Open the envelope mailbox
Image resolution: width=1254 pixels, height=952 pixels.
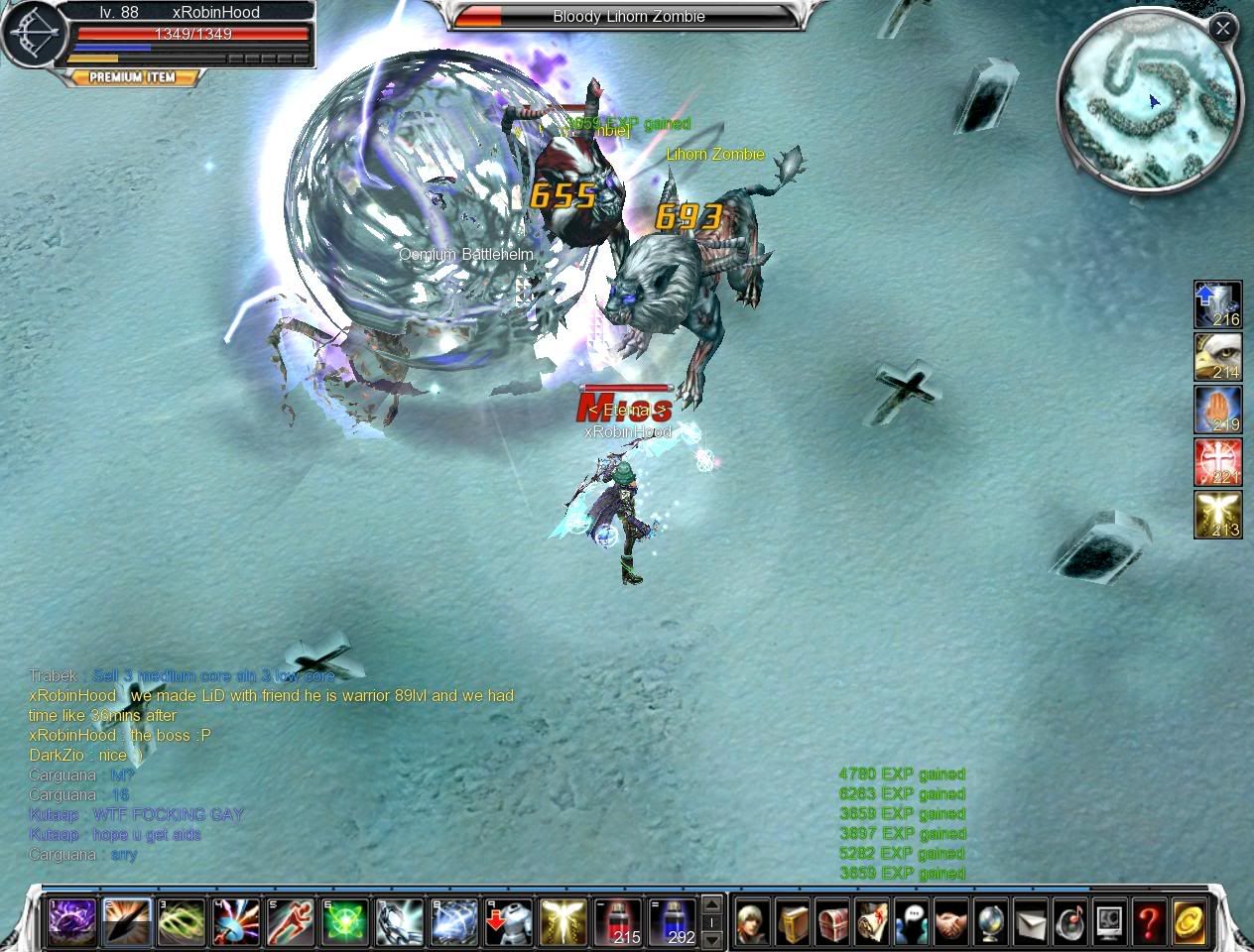1031,922
